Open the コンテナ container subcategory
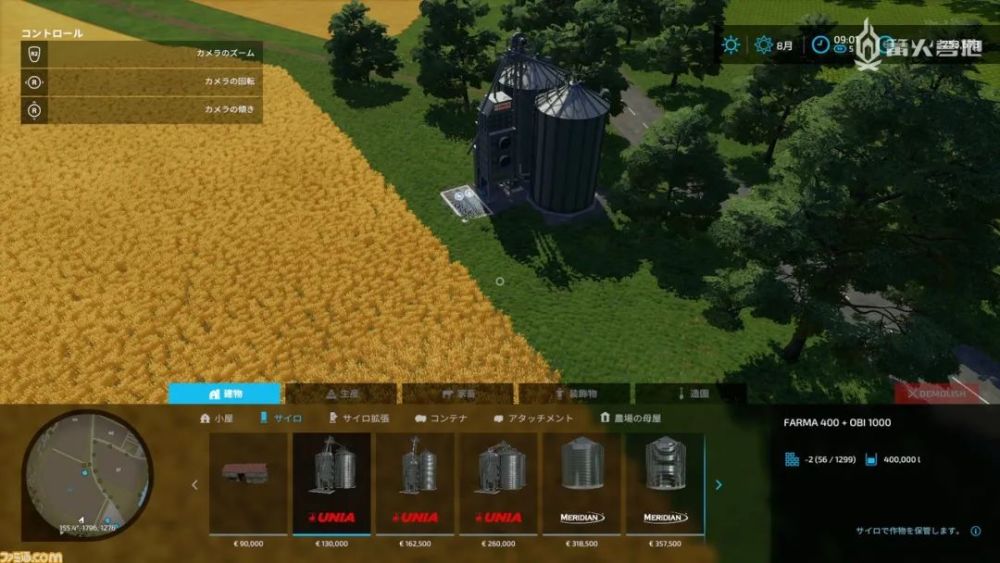Screen dimensions: 1000x563 pyautogui.click(x=441, y=419)
